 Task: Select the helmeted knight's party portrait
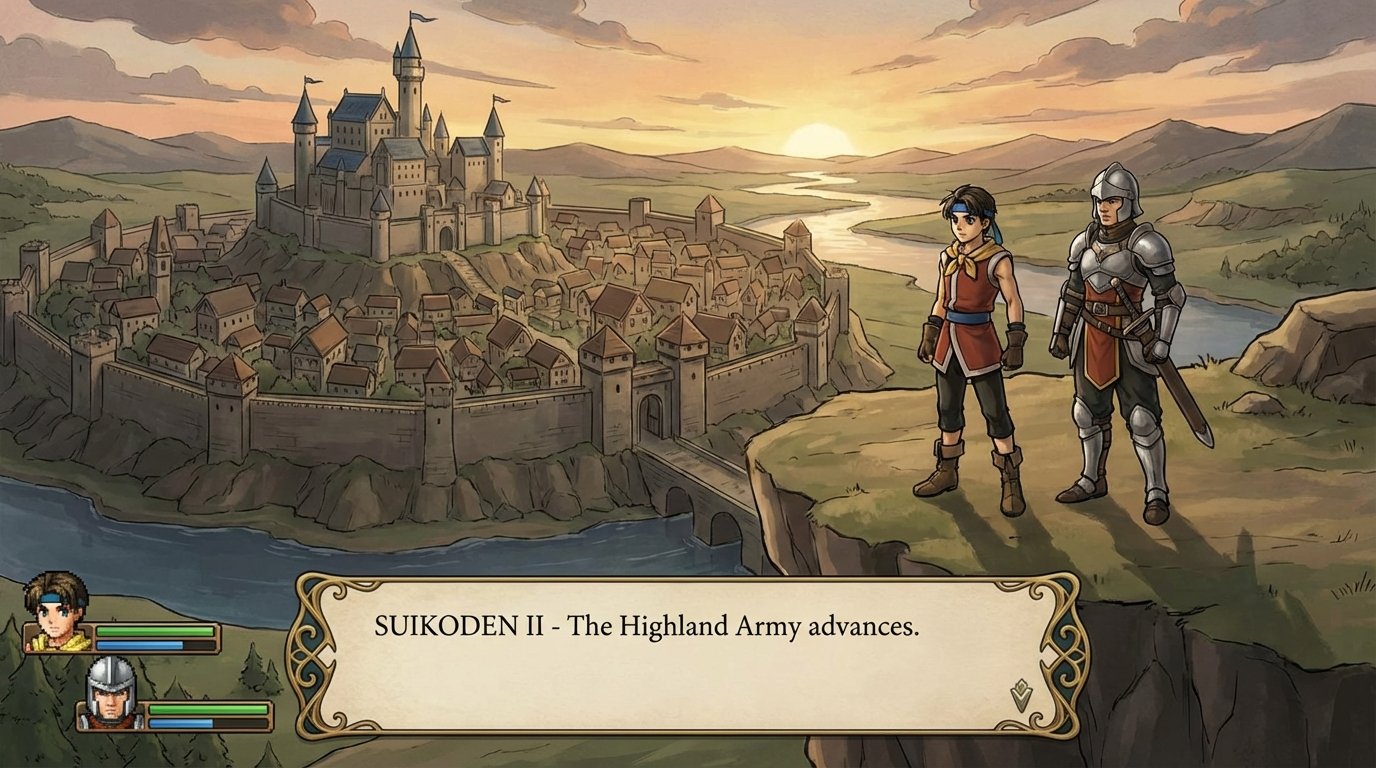pyautogui.click(x=111, y=691)
